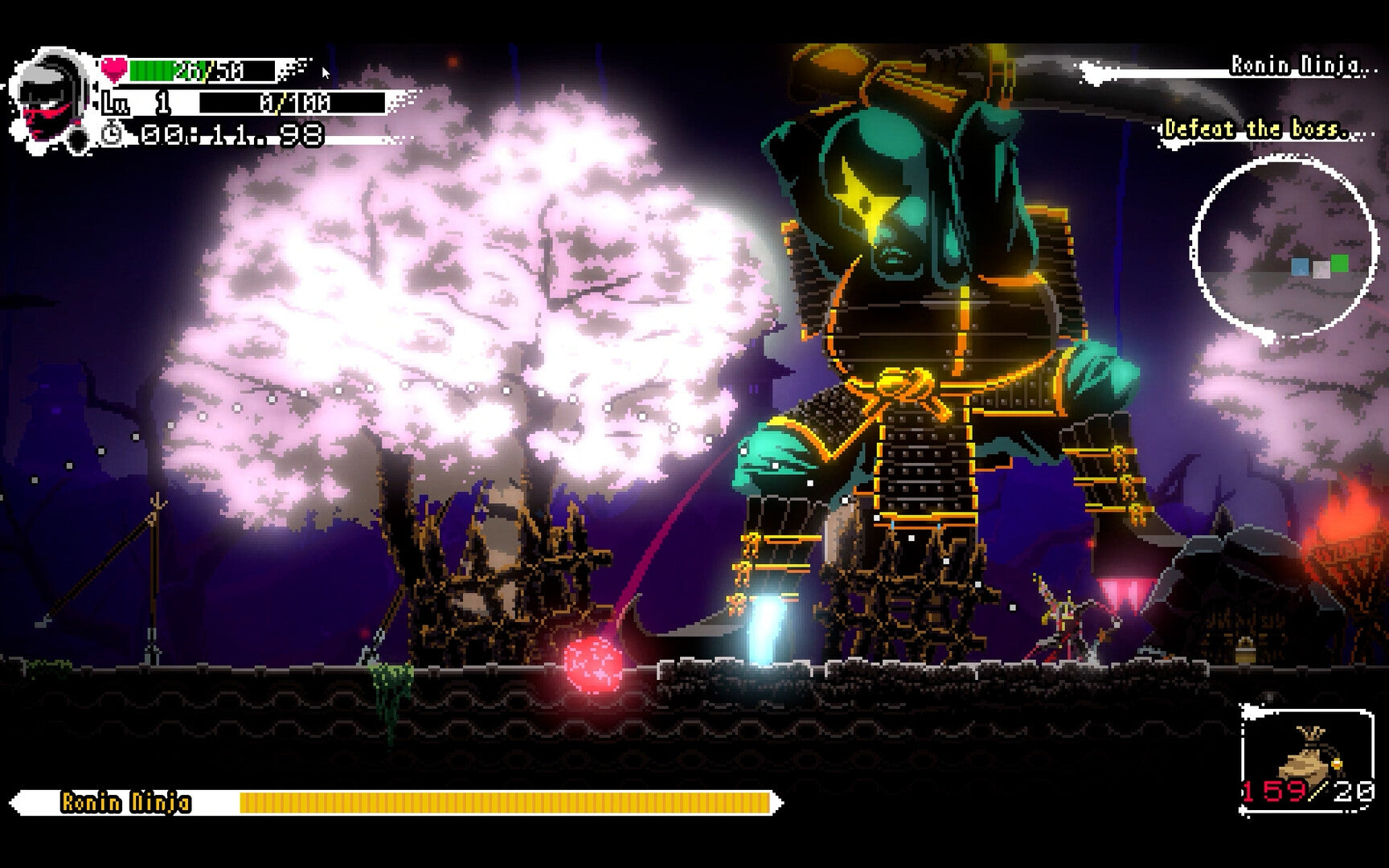Click the white blip on the minimap
Viewport: 1389px width, 868px height.
[1321, 271]
